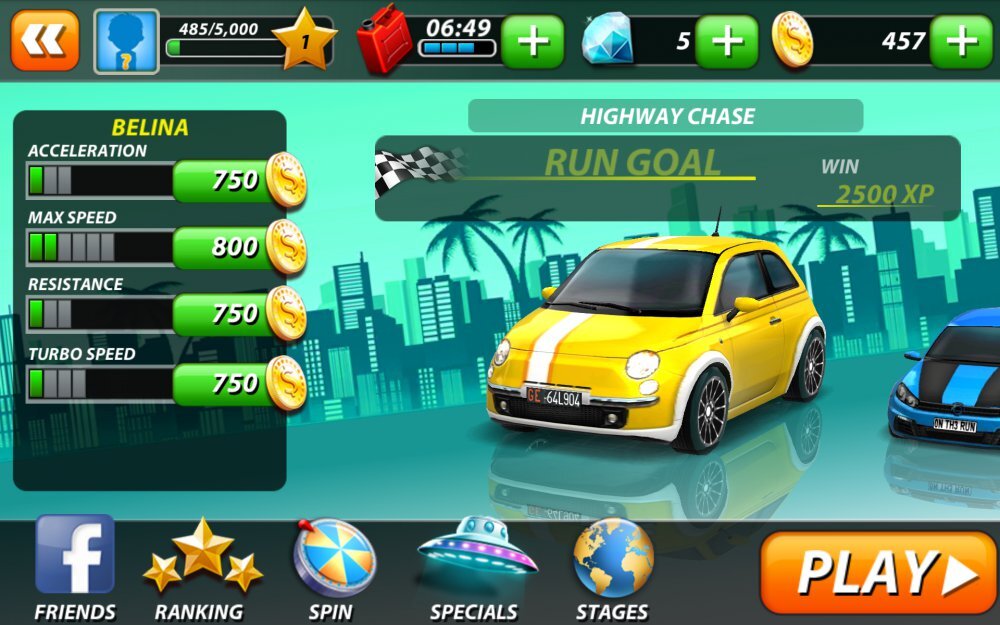Upgrade Max Speed for 800 coins
Viewport: 1000px width, 625px height.
coord(238,247)
